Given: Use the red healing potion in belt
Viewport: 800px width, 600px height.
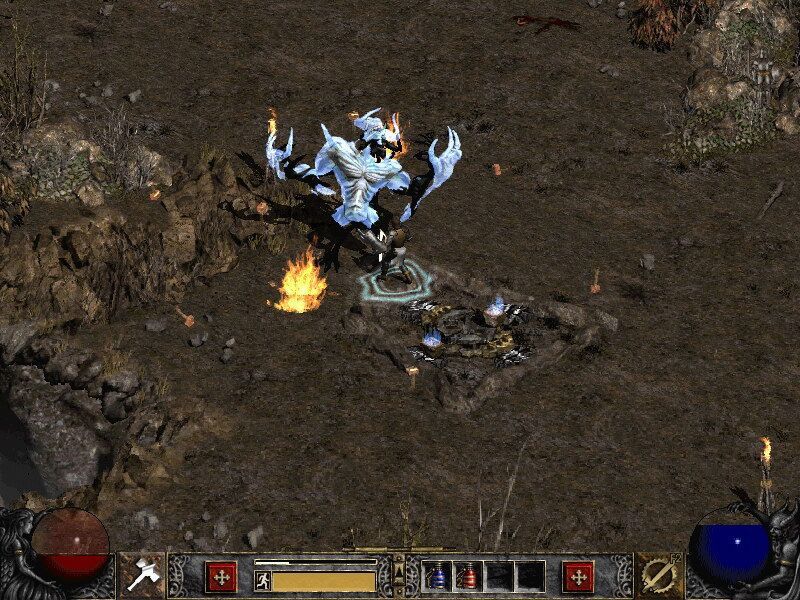Looking at the screenshot, I should [x=467, y=577].
